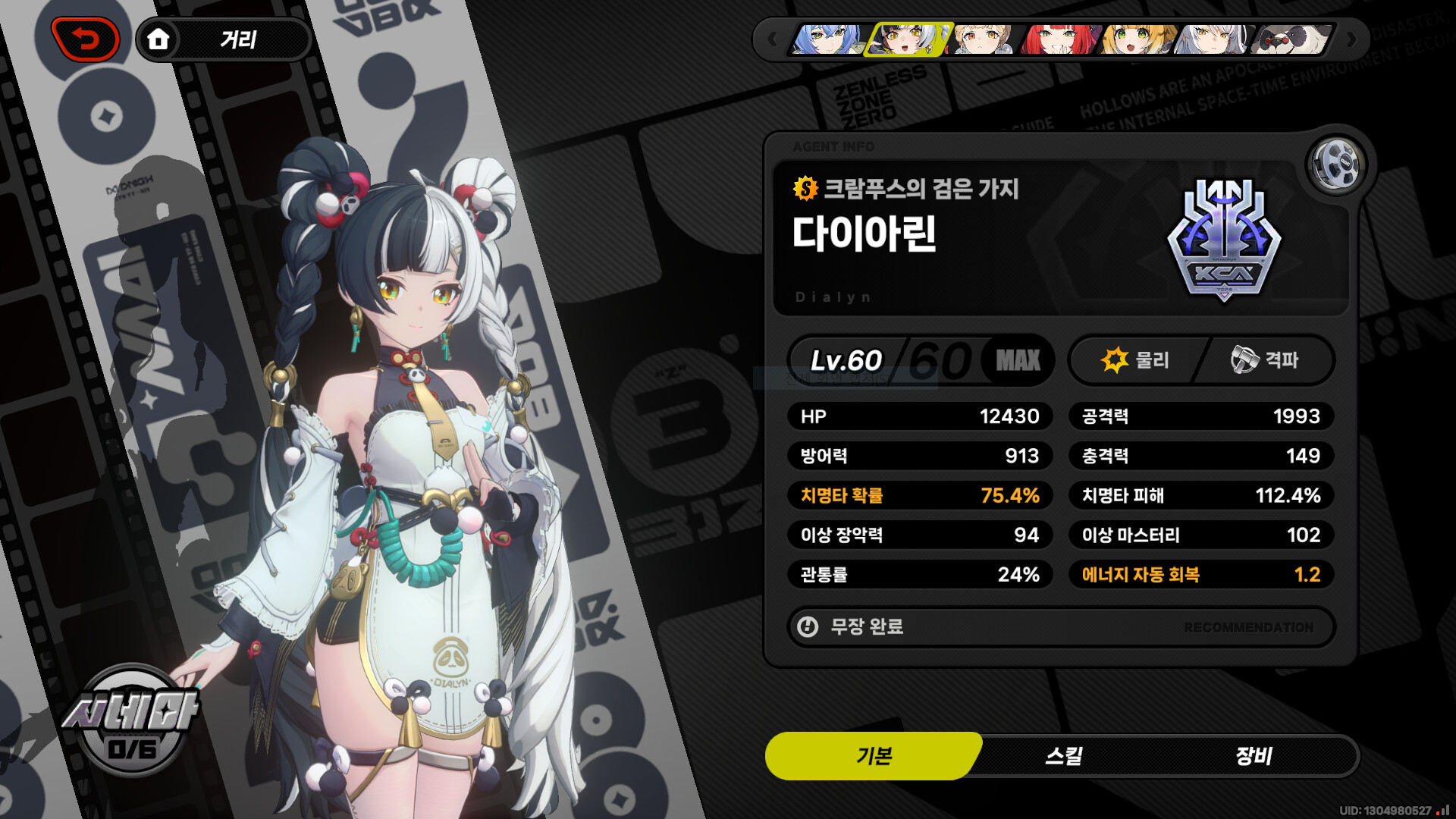Select the blue-haired agent portrait
The height and width of the screenshot is (819, 1456).
coord(827,39)
